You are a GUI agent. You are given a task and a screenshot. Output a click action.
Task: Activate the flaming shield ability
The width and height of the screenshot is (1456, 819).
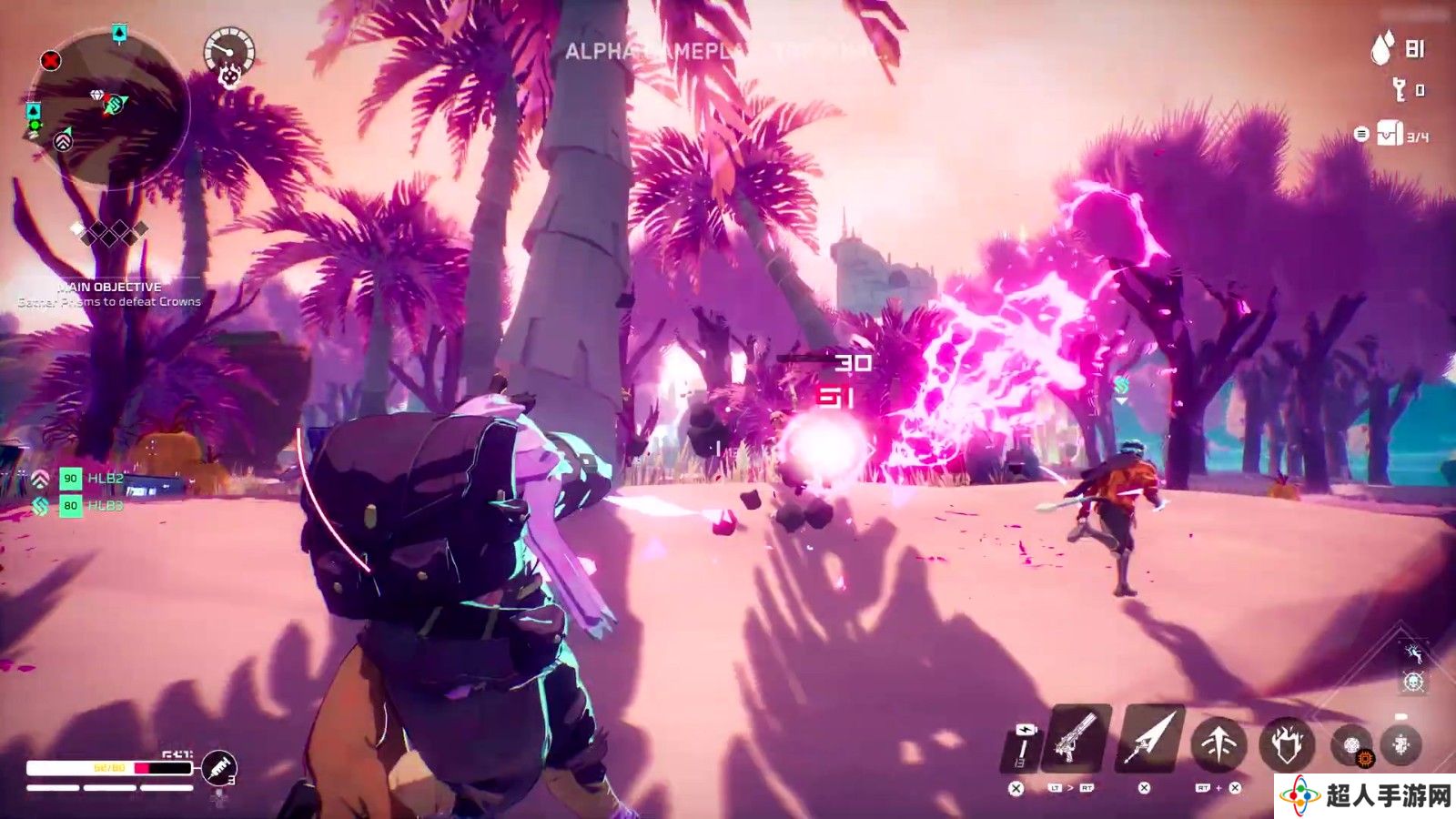(x=1287, y=744)
